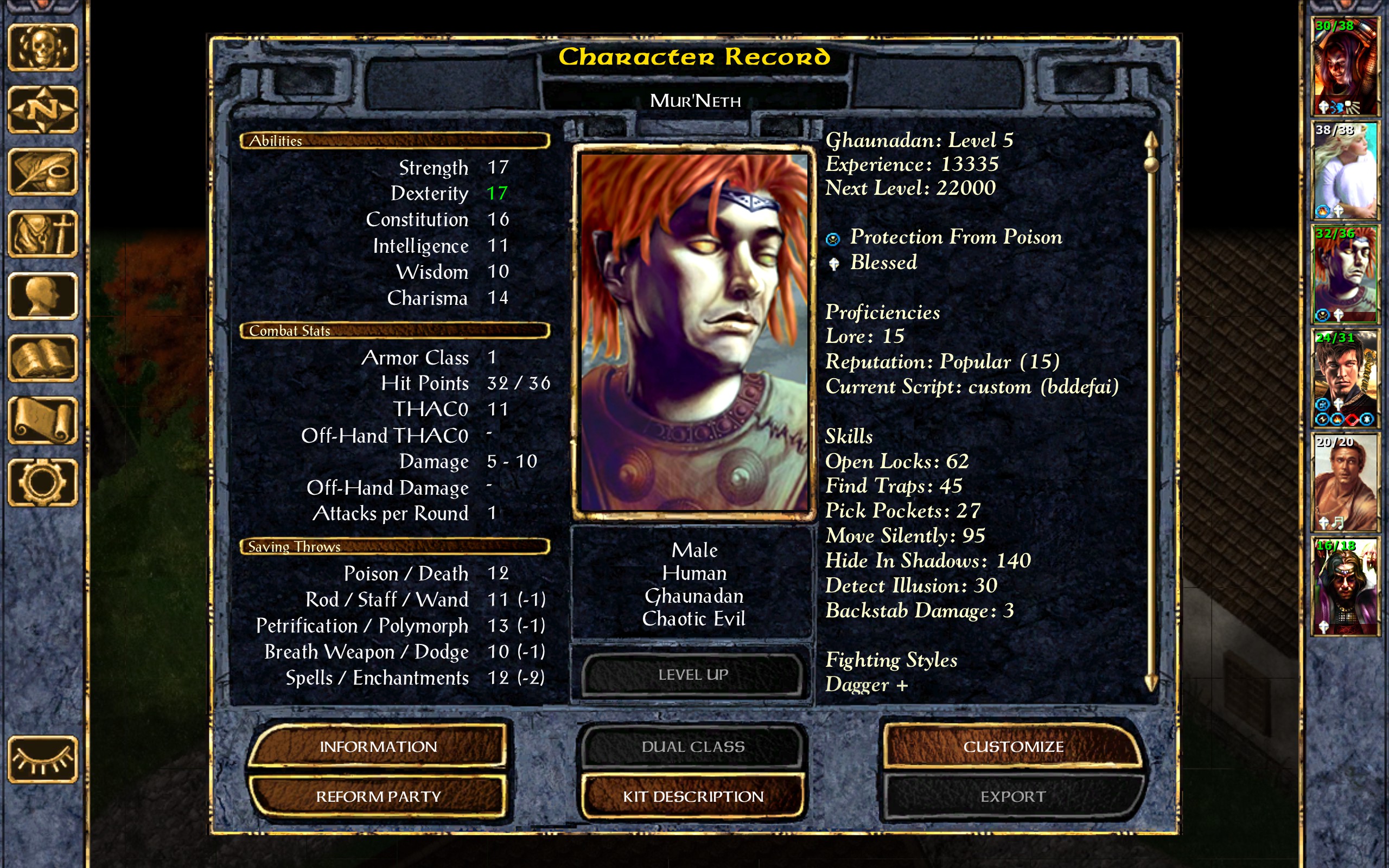Open the Information panel
The image size is (1389, 868).
click(378, 746)
